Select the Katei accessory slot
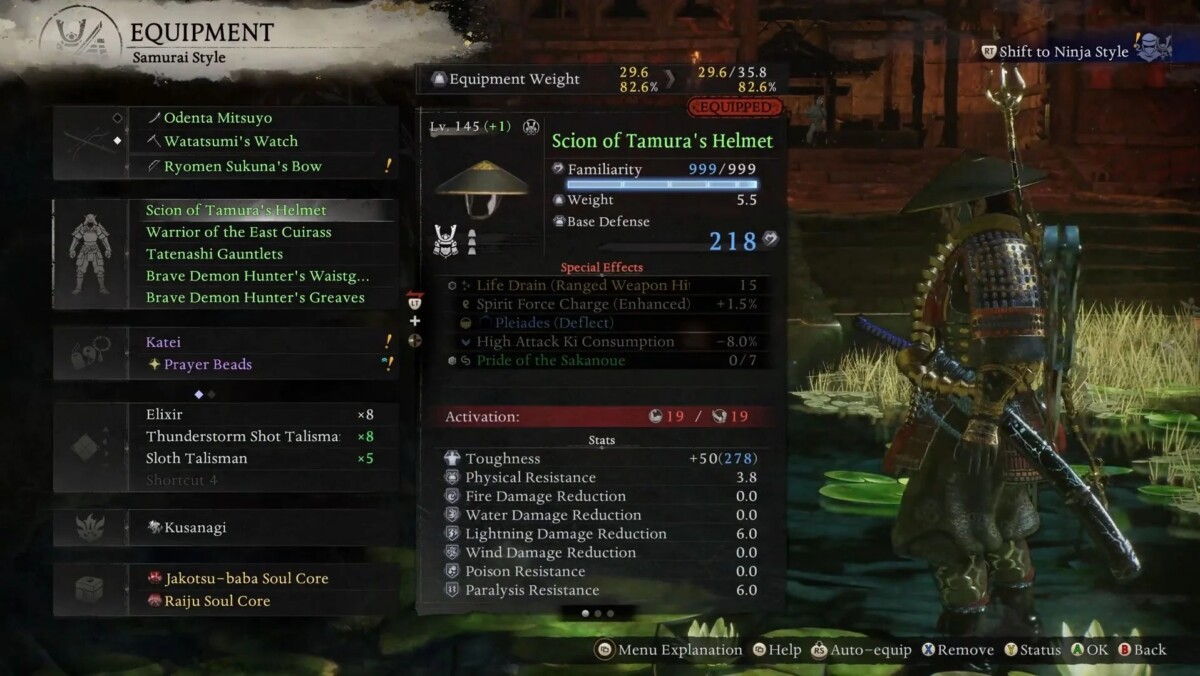 [164, 342]
